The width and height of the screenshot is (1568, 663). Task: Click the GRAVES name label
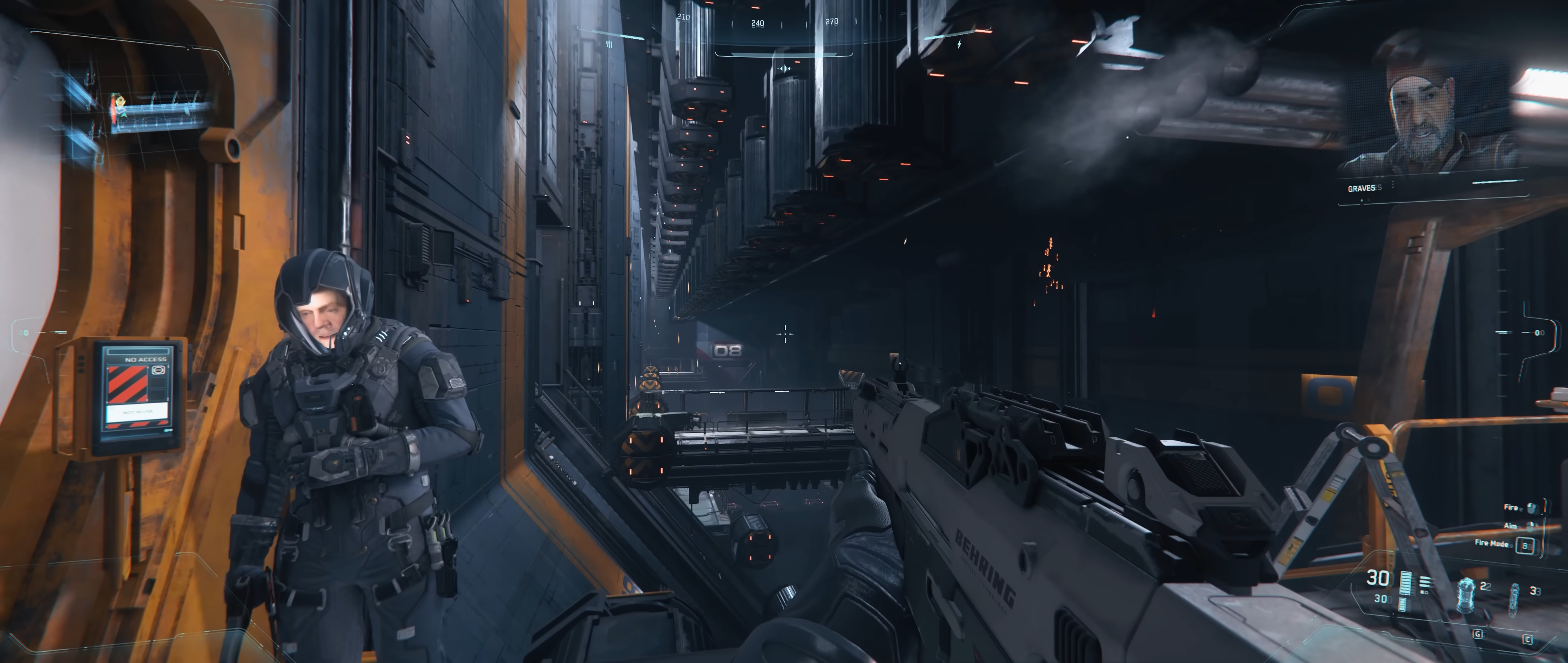(x=1362, y=188)
